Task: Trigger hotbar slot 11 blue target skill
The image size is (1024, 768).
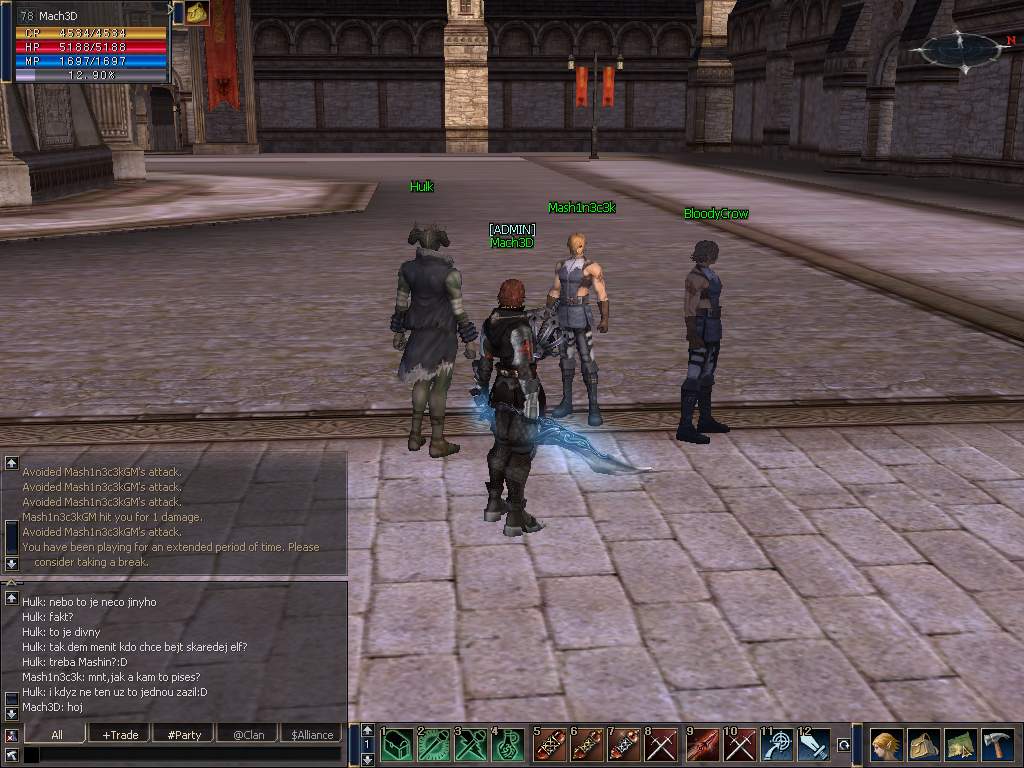Action: coord(777,745)
